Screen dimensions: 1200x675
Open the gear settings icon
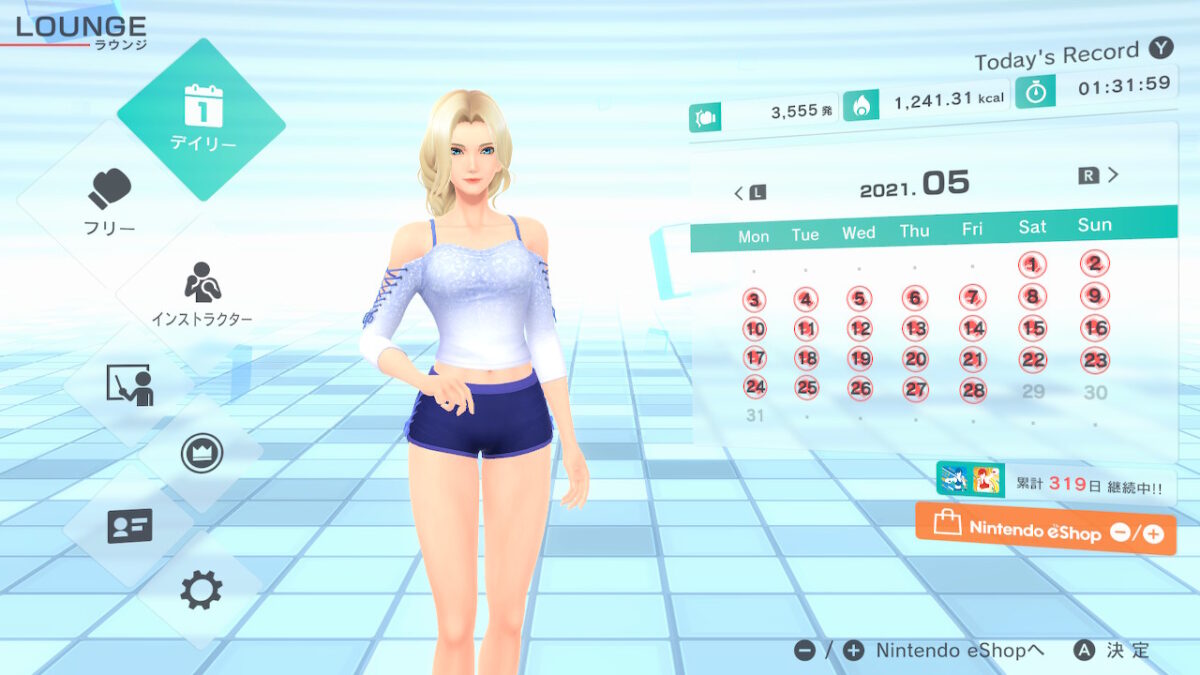pyautogui.click(x=200, y=591)
